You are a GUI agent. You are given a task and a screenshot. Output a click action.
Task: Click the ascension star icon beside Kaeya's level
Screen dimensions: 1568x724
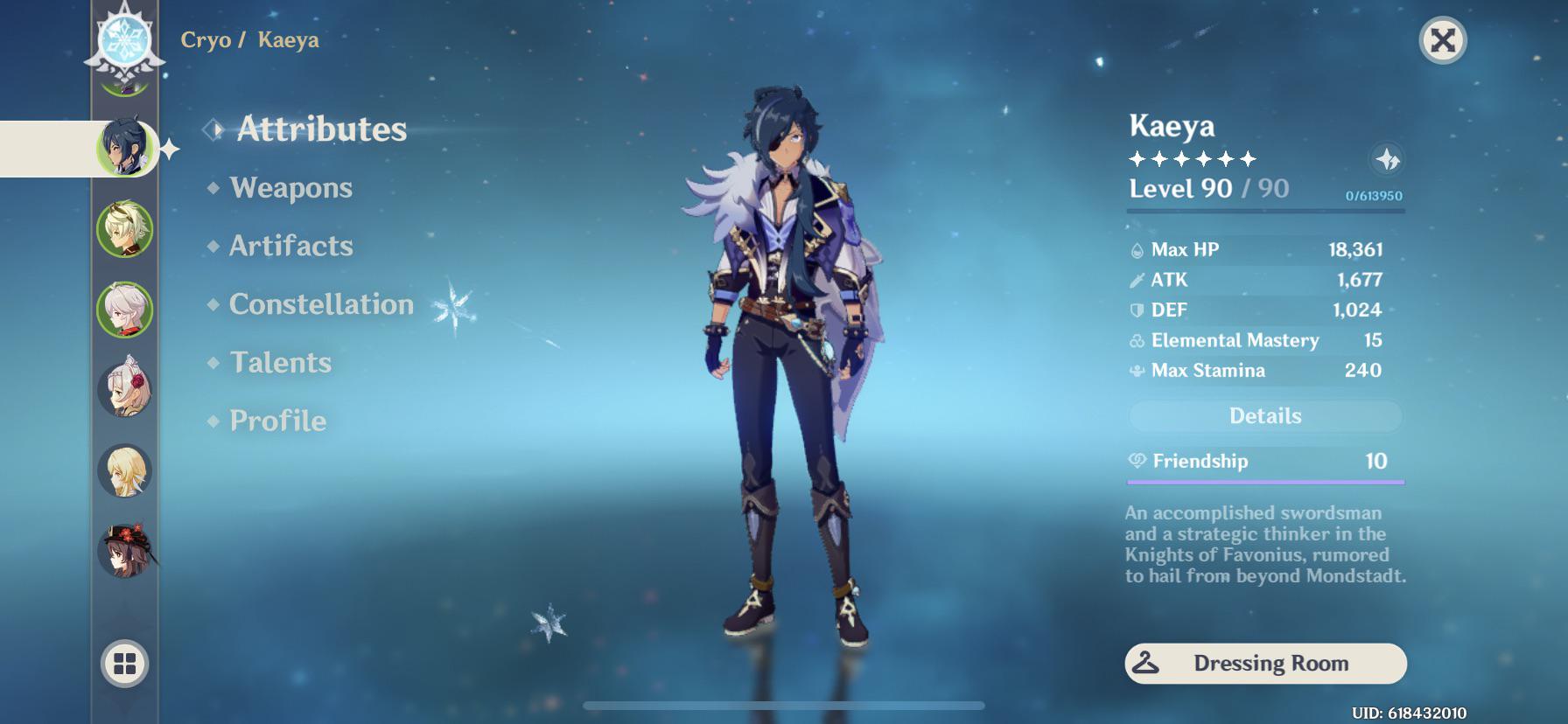[x=1387, y=160]
